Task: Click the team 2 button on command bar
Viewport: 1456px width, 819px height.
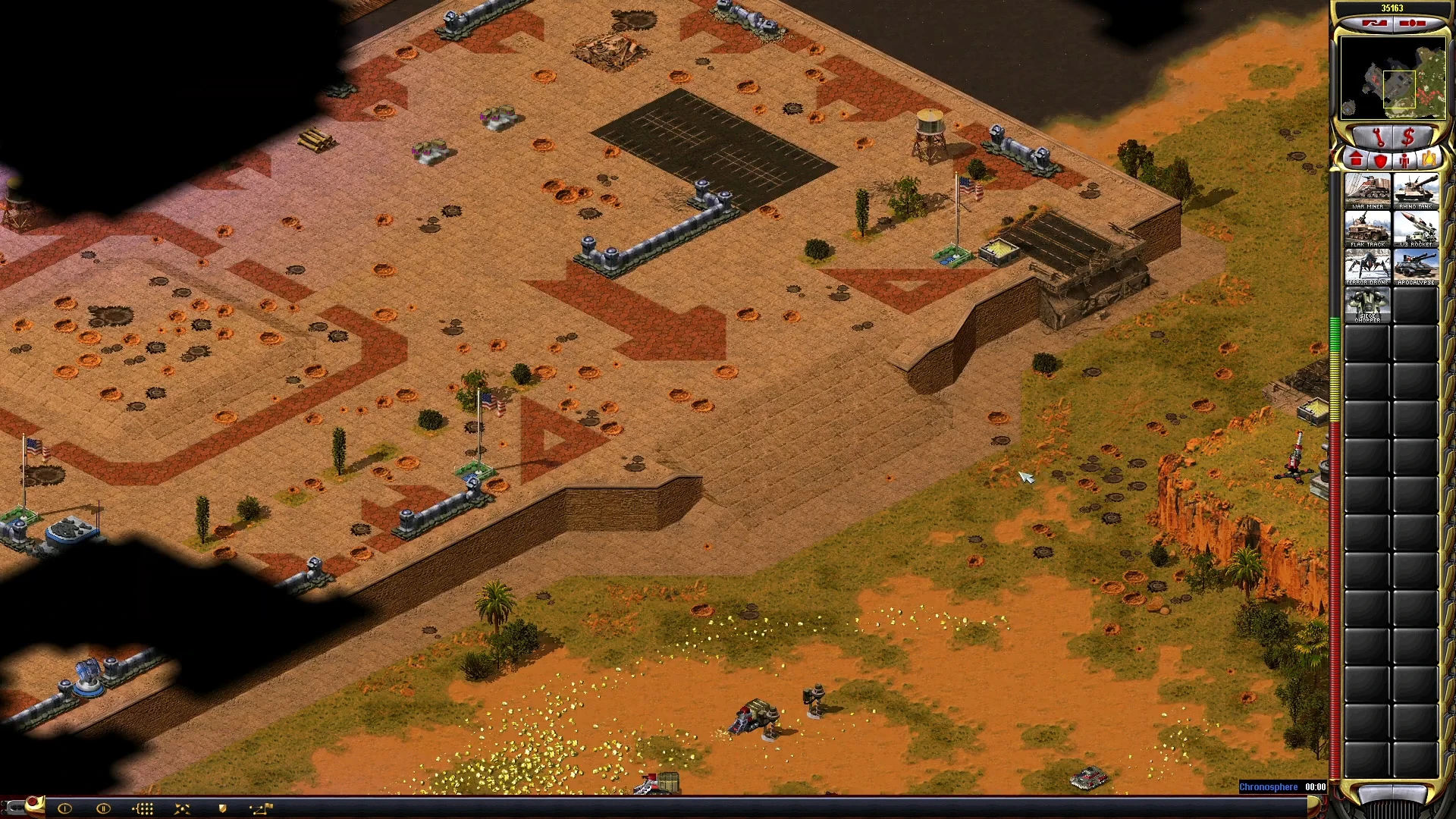Action: tap(104, 808)
